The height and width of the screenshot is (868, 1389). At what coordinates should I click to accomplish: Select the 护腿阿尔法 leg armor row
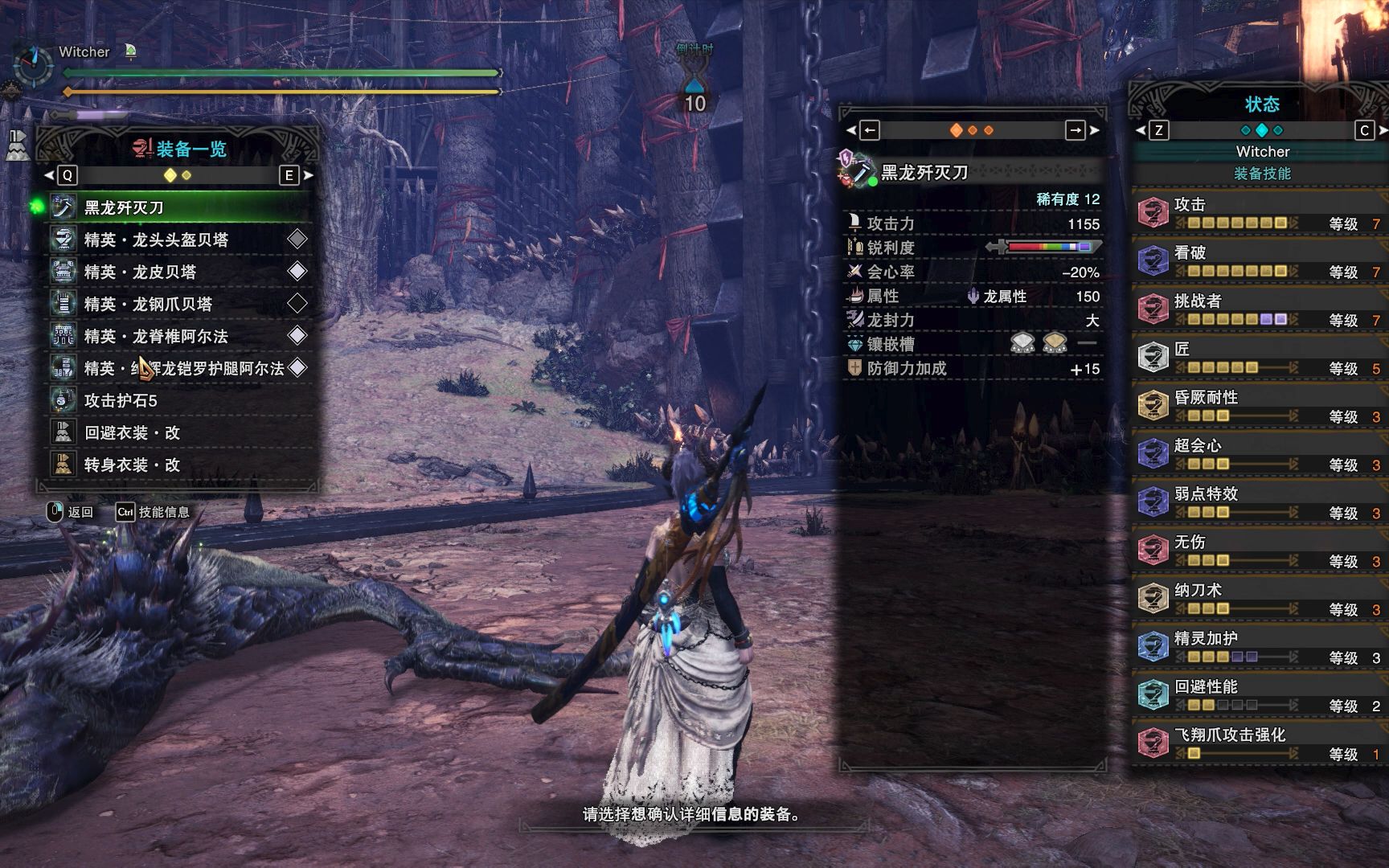(x=178, y=368)
